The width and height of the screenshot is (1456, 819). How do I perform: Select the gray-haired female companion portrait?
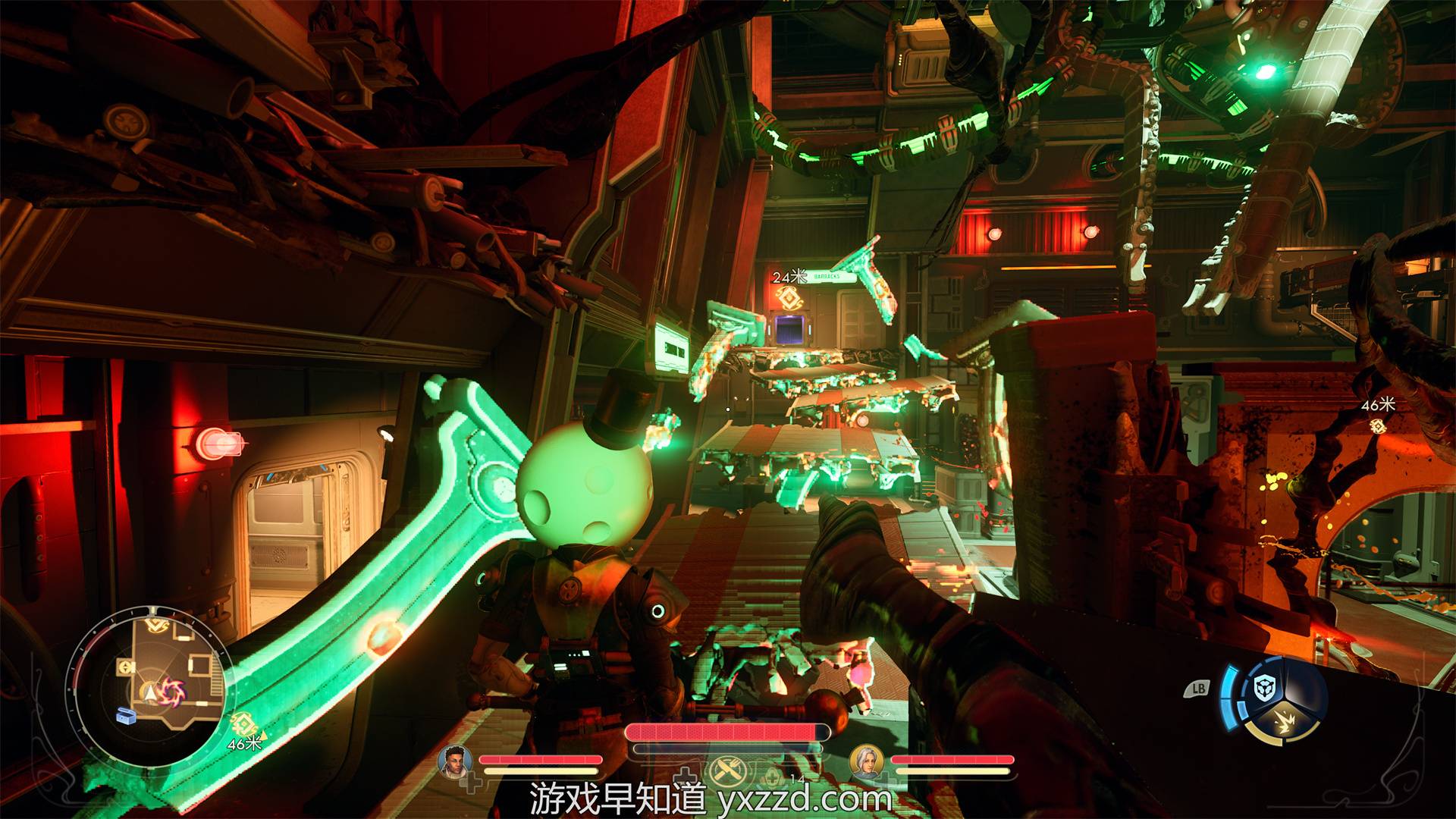point(865,761)
